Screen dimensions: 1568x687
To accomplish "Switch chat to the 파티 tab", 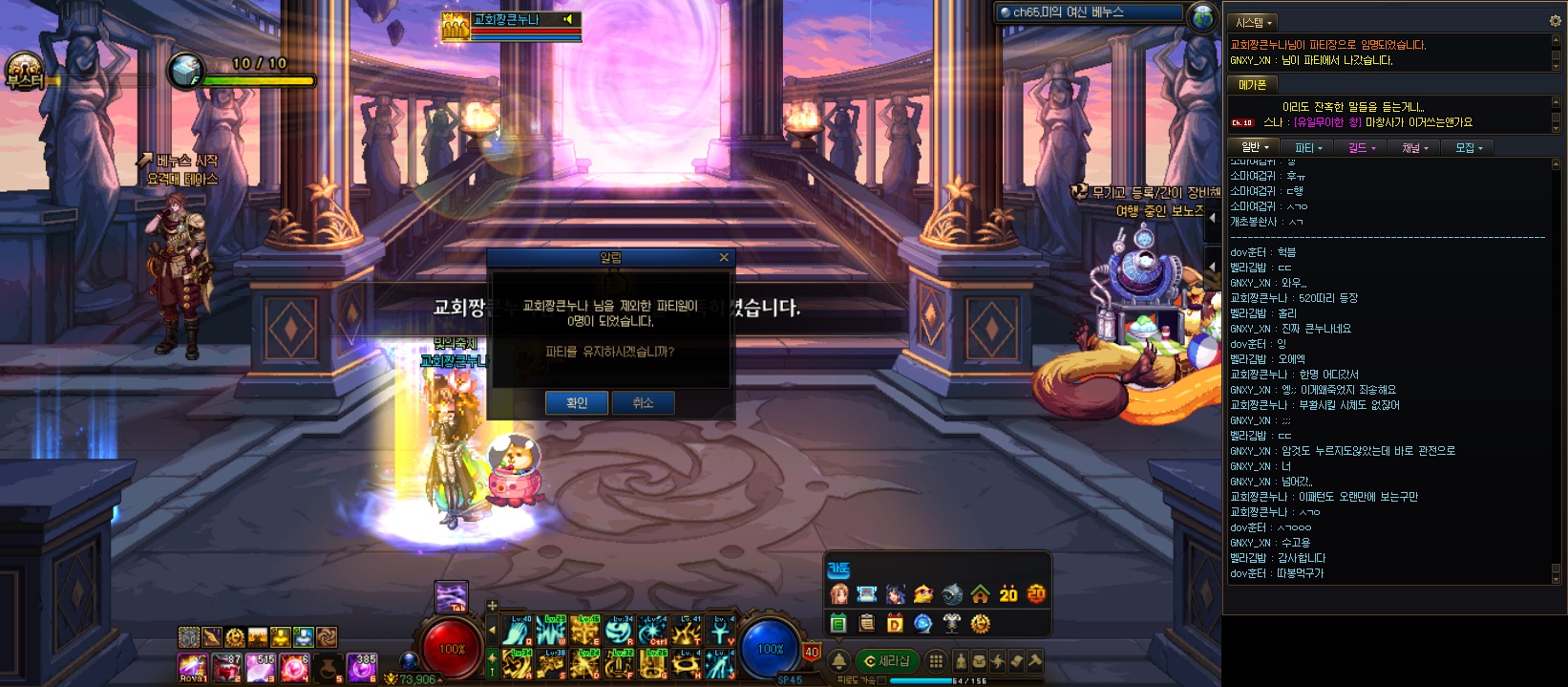I will click(1307, 148).
